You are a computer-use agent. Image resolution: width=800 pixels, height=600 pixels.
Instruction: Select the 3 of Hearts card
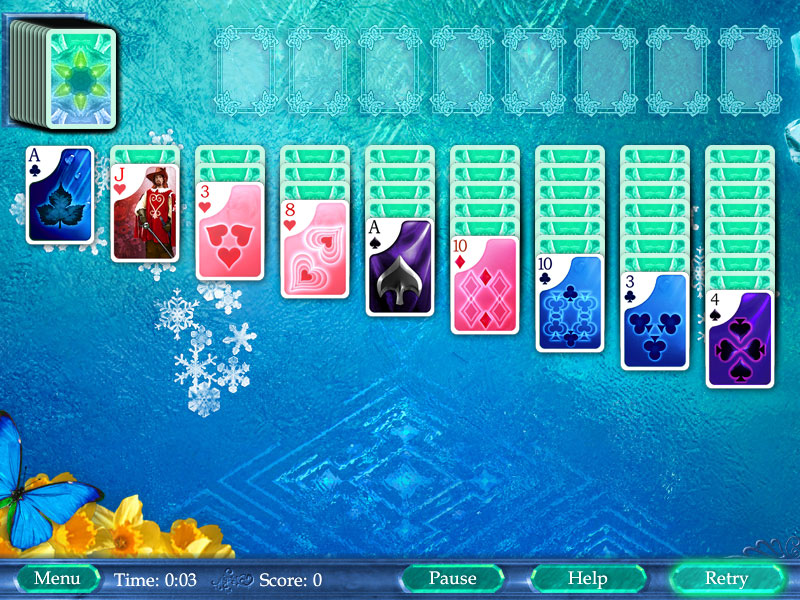pos(229,231)
